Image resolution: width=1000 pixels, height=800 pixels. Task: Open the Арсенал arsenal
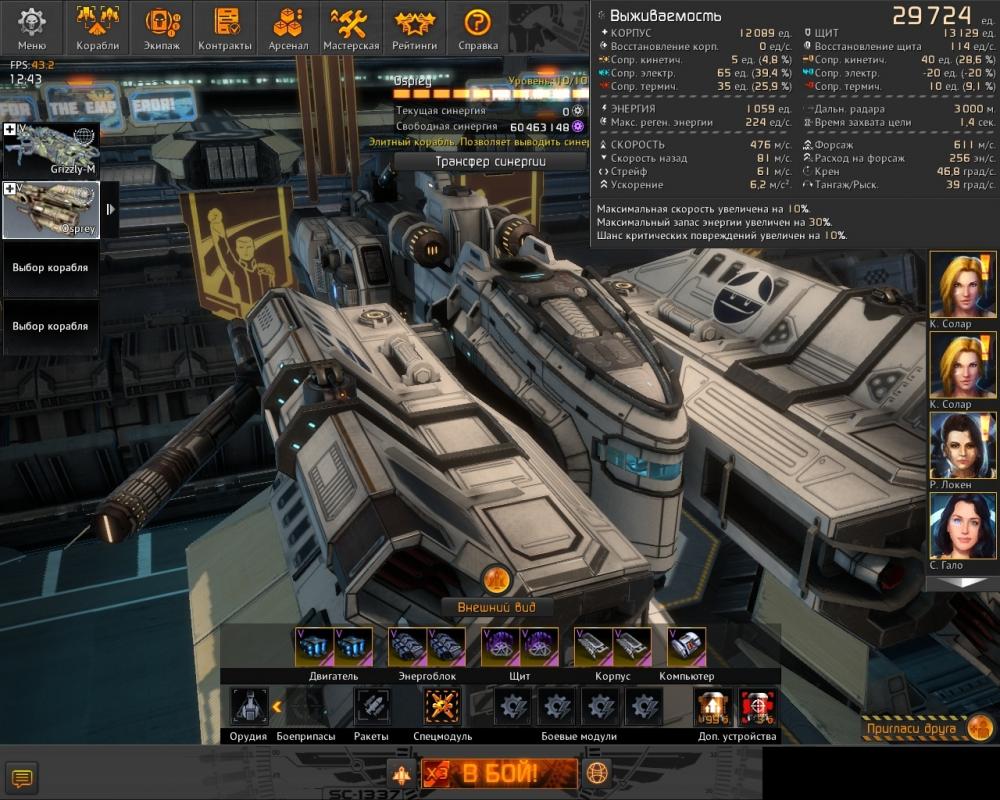tap(288, 28)
